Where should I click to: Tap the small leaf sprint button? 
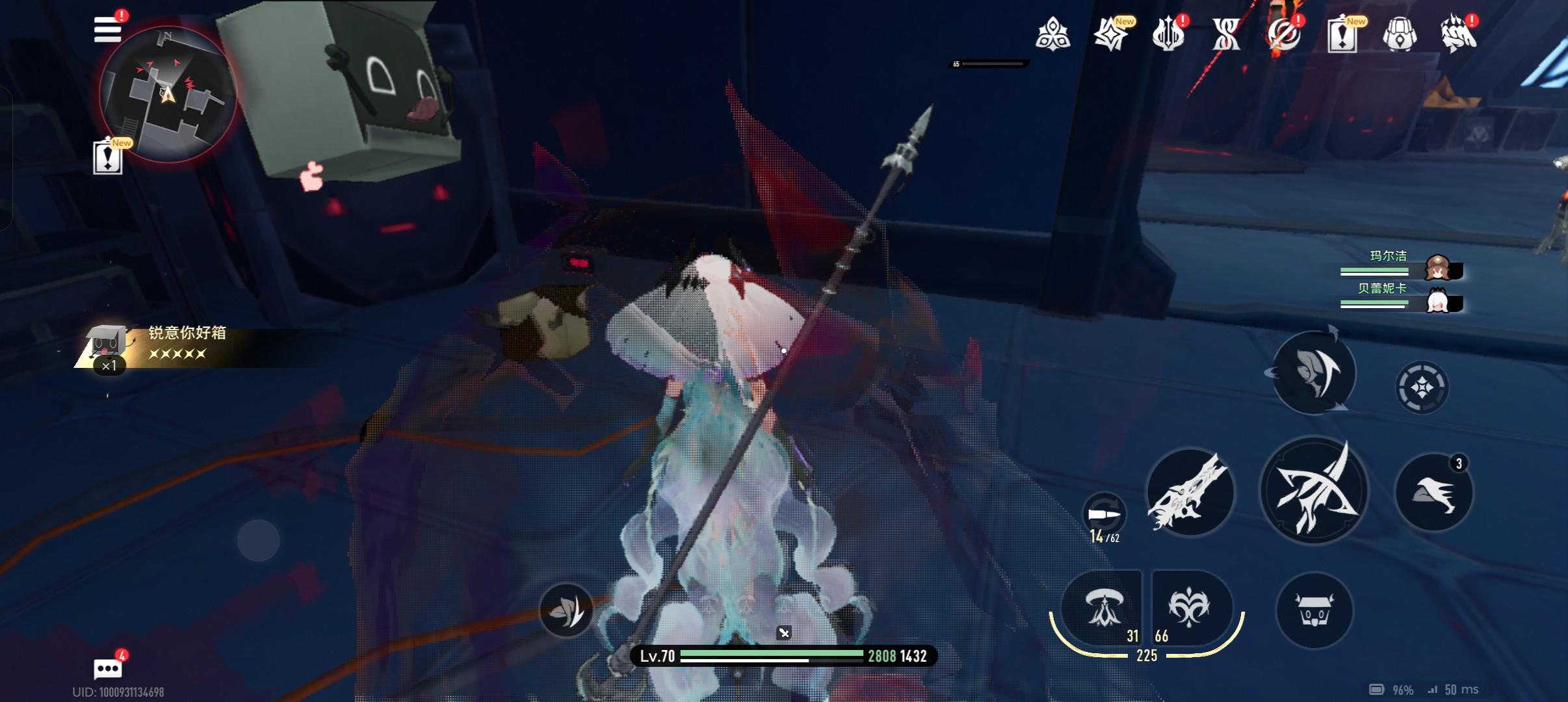point(566,610)
